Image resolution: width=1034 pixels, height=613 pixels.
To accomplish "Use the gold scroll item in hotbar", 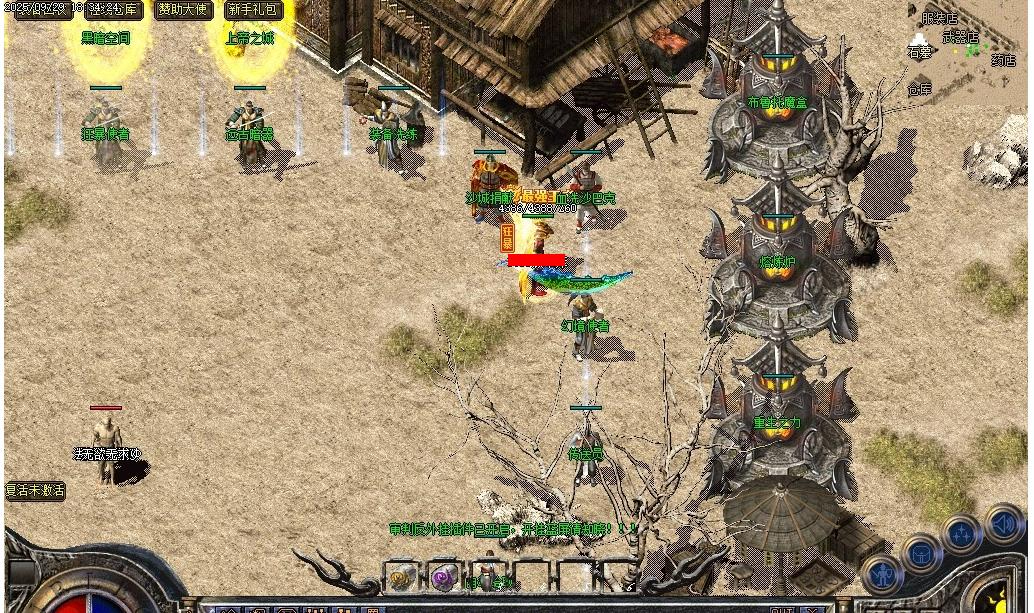I will coord(402,577).
